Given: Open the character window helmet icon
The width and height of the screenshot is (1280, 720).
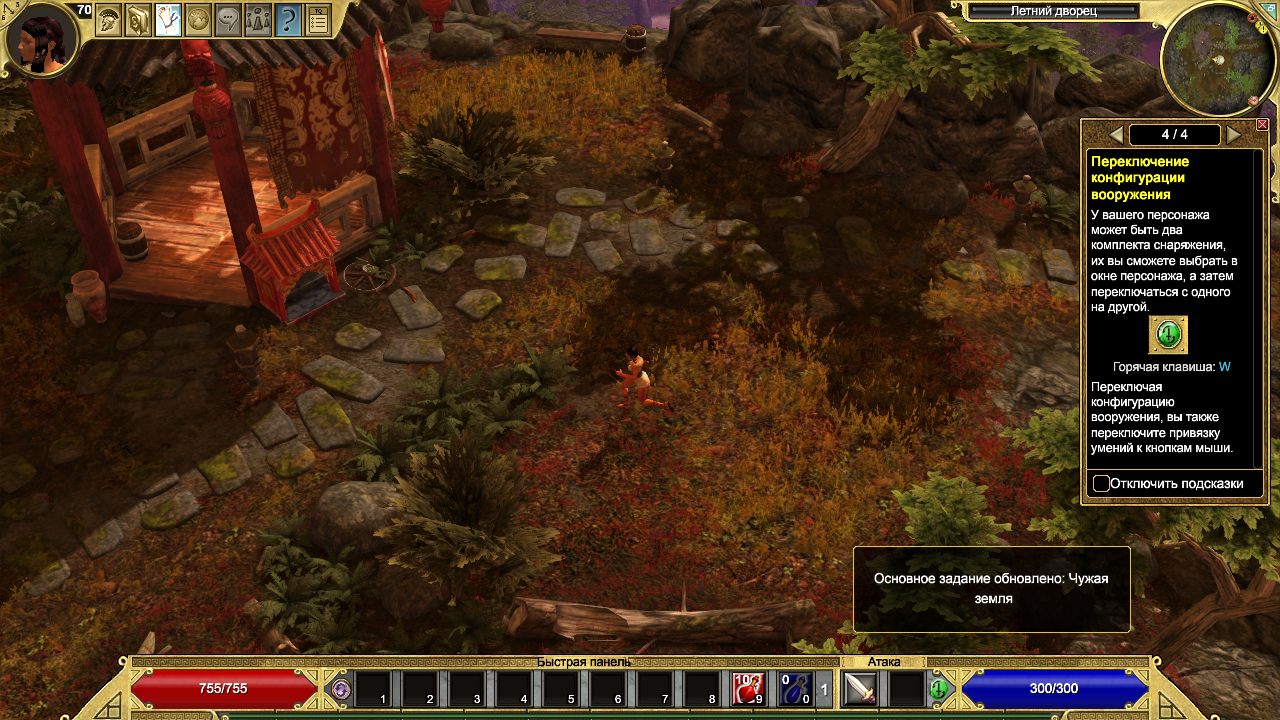Looking at the screenshot, I should coord(109,19).
